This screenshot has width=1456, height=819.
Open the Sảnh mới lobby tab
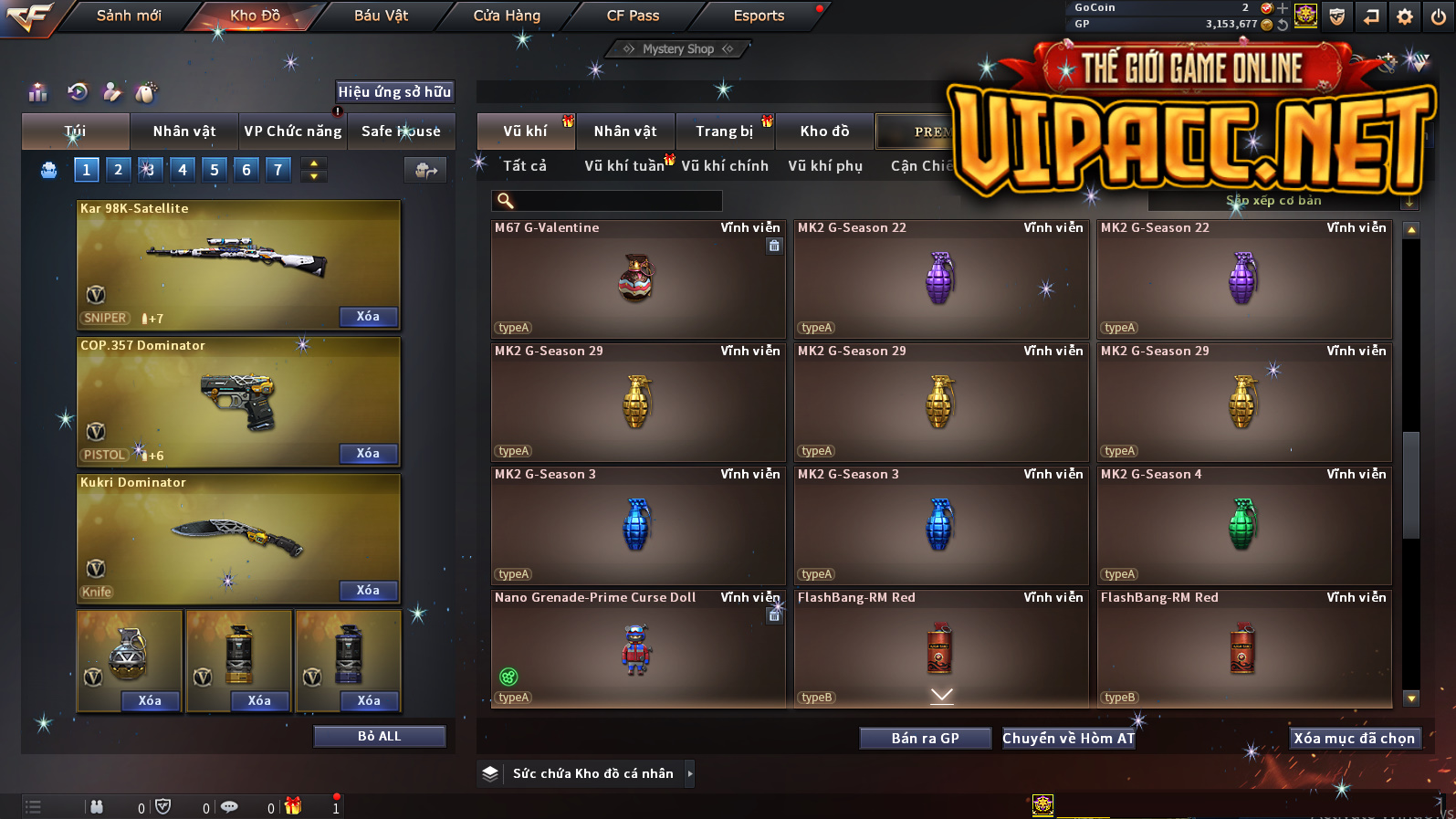pos(129,16)
